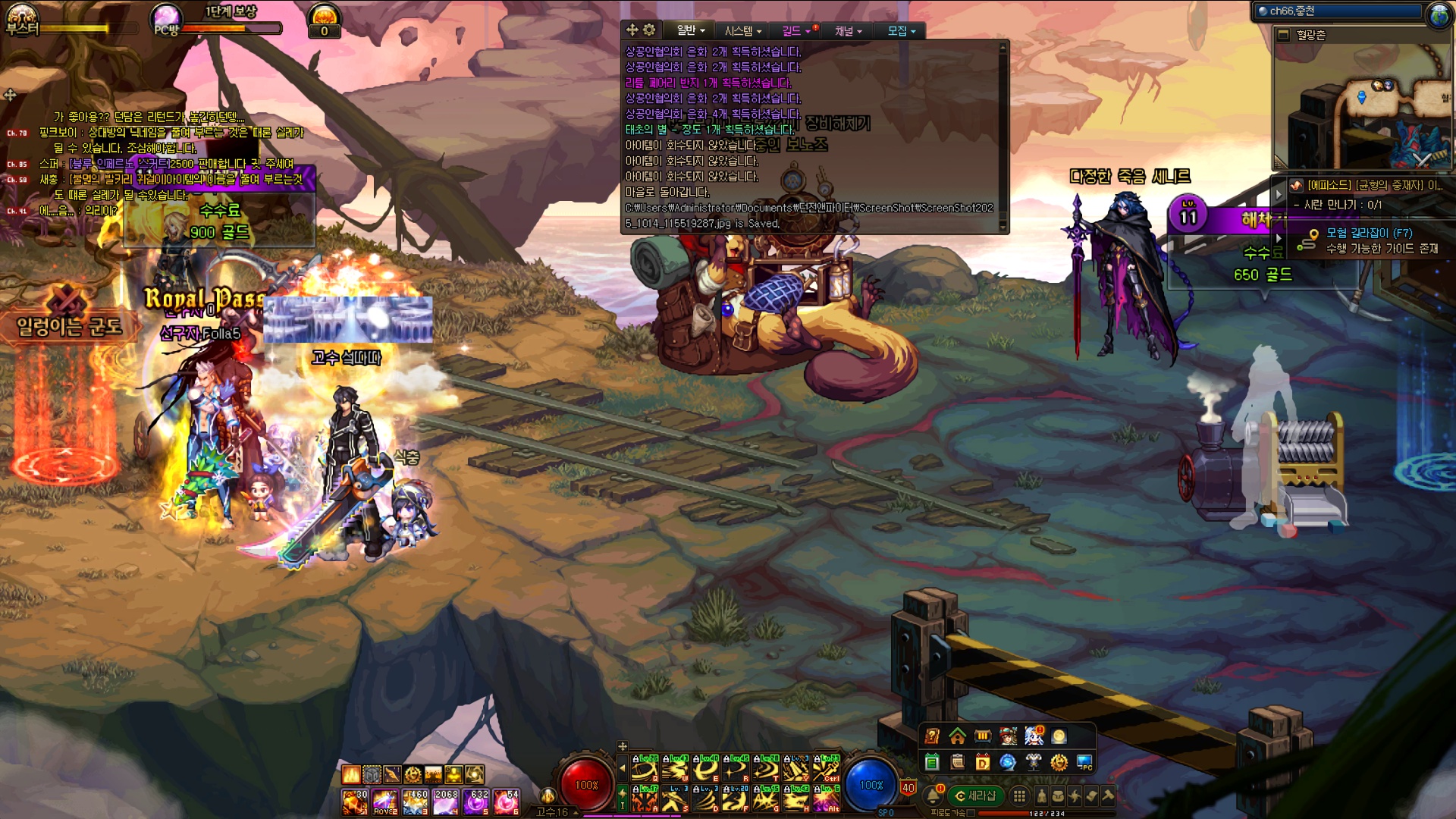Open the ch66 channel selector
This screenshot has width=1456, height=819.
tap(1338, 11)
